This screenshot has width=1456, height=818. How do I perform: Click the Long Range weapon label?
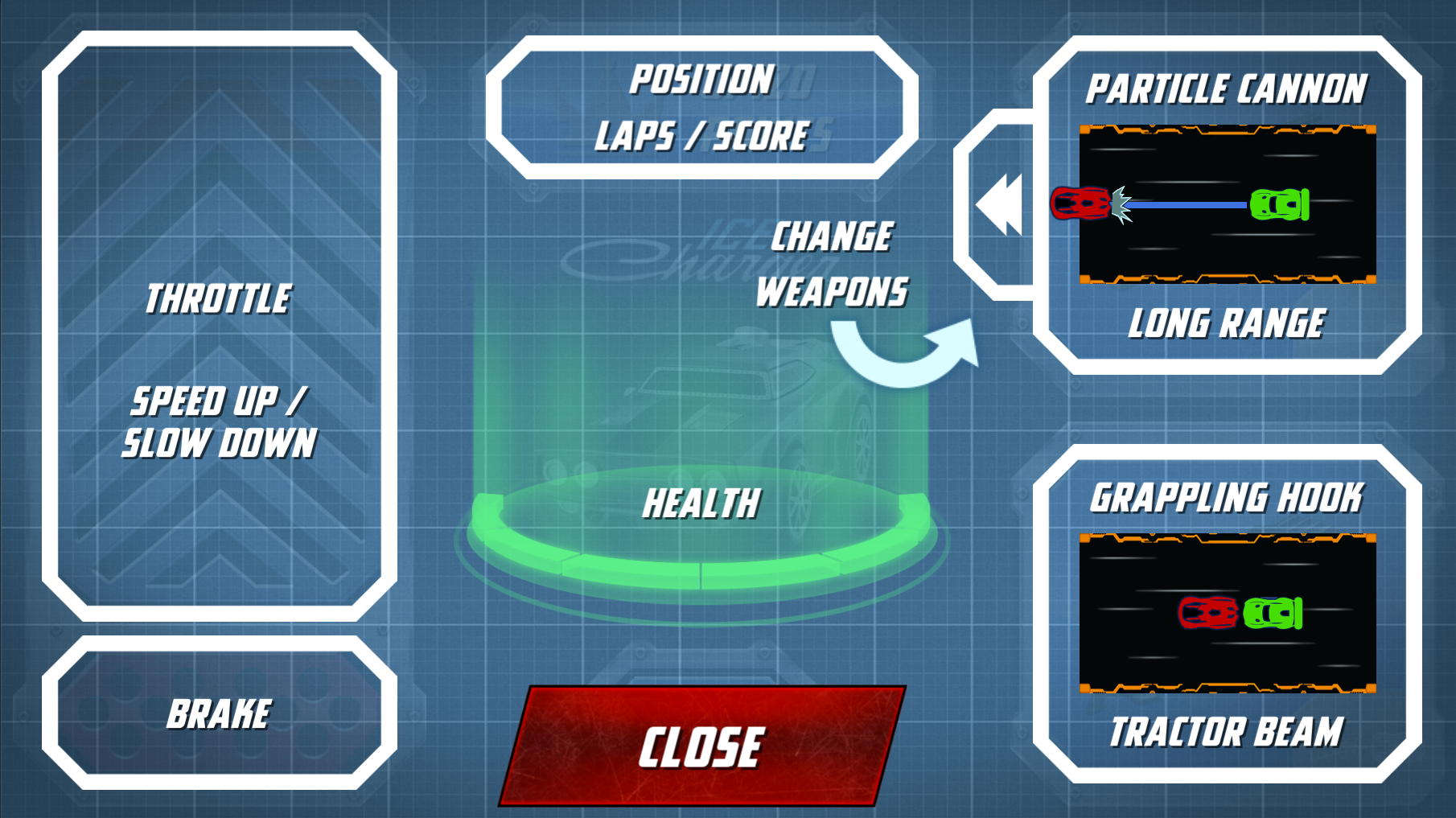(x=1226, y=325)
